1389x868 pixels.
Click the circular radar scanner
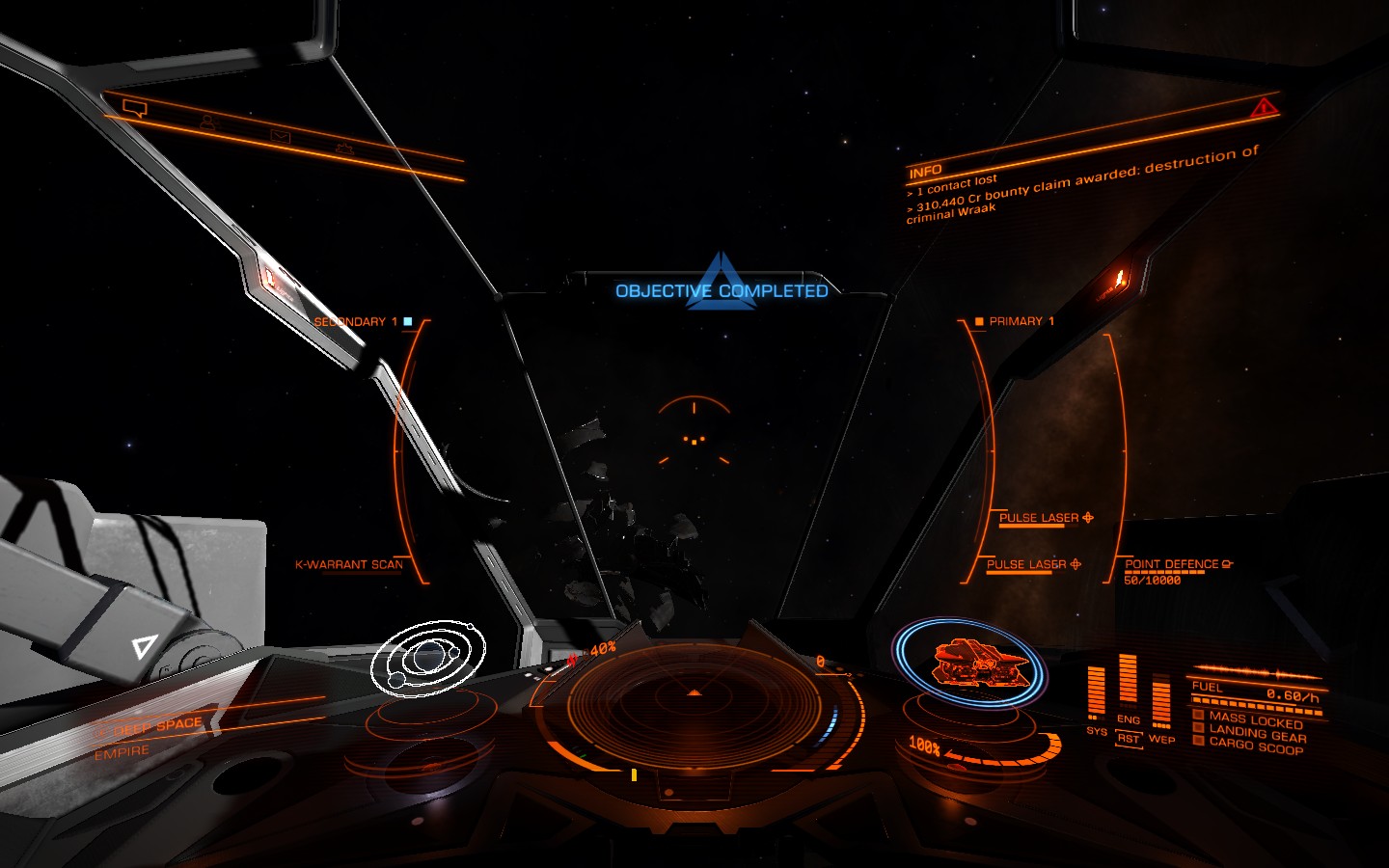[x=694, y=706]
